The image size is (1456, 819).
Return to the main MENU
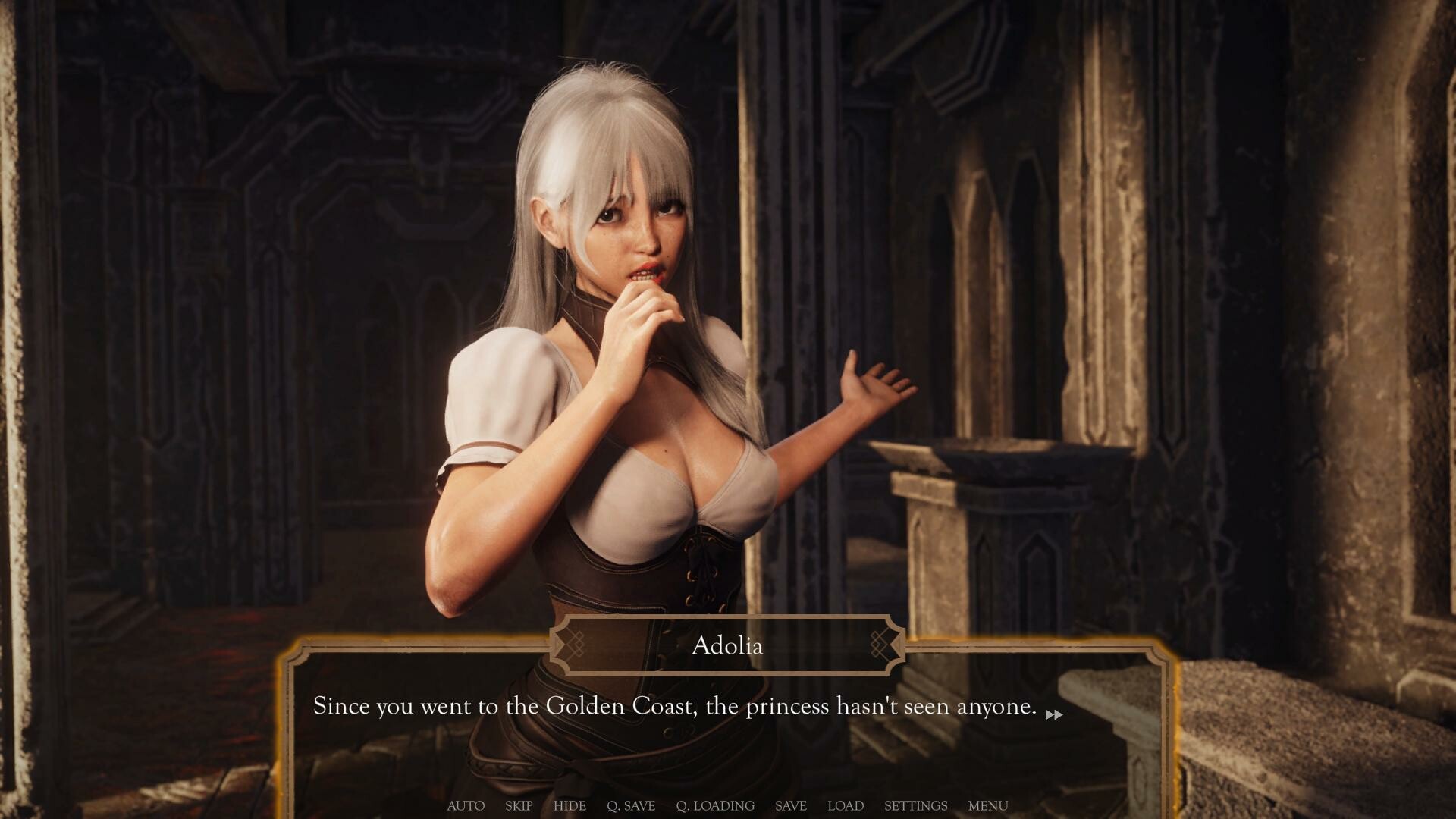point(987,806)
